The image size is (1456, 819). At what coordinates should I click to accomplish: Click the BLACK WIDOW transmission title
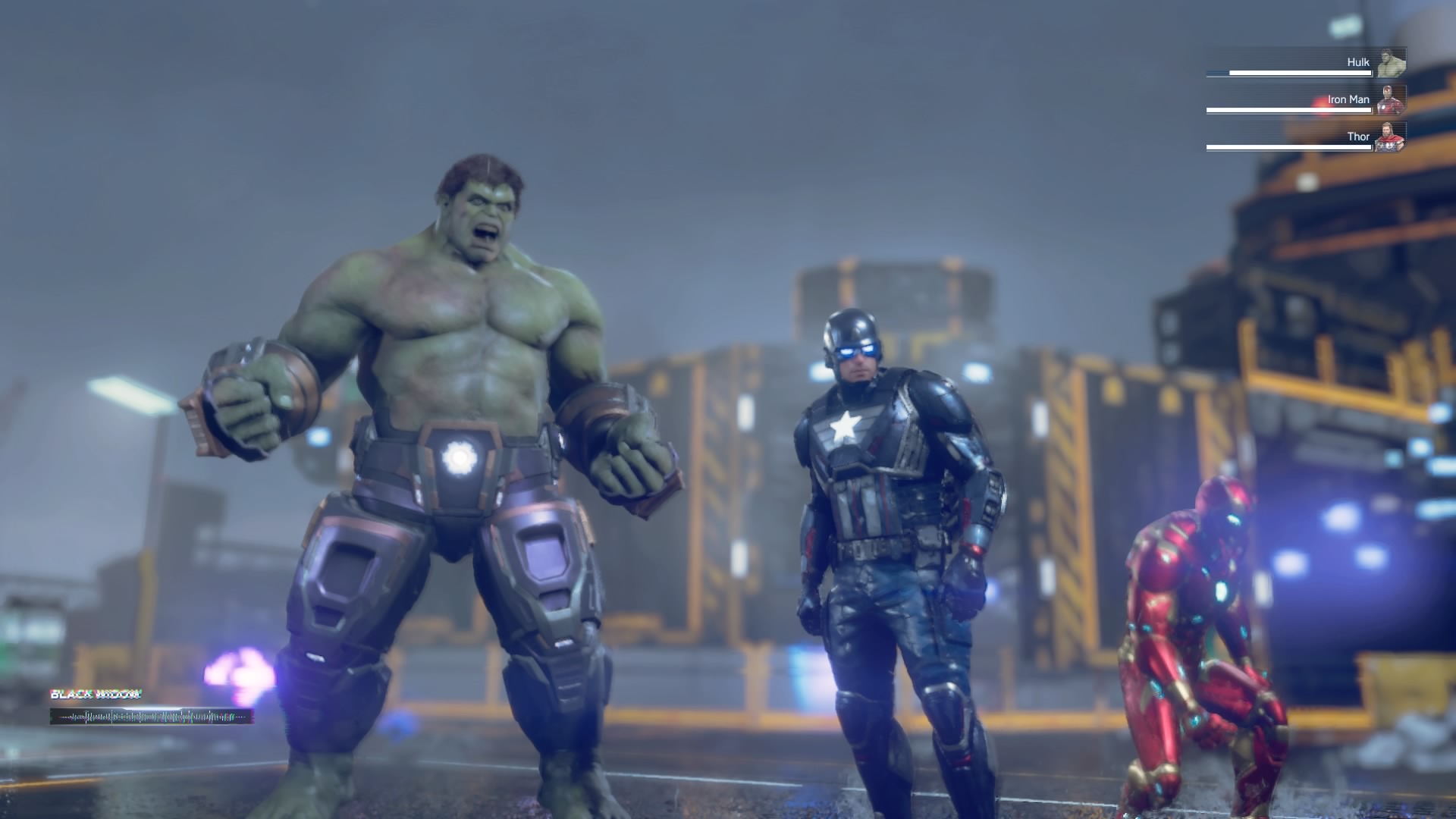96,693
